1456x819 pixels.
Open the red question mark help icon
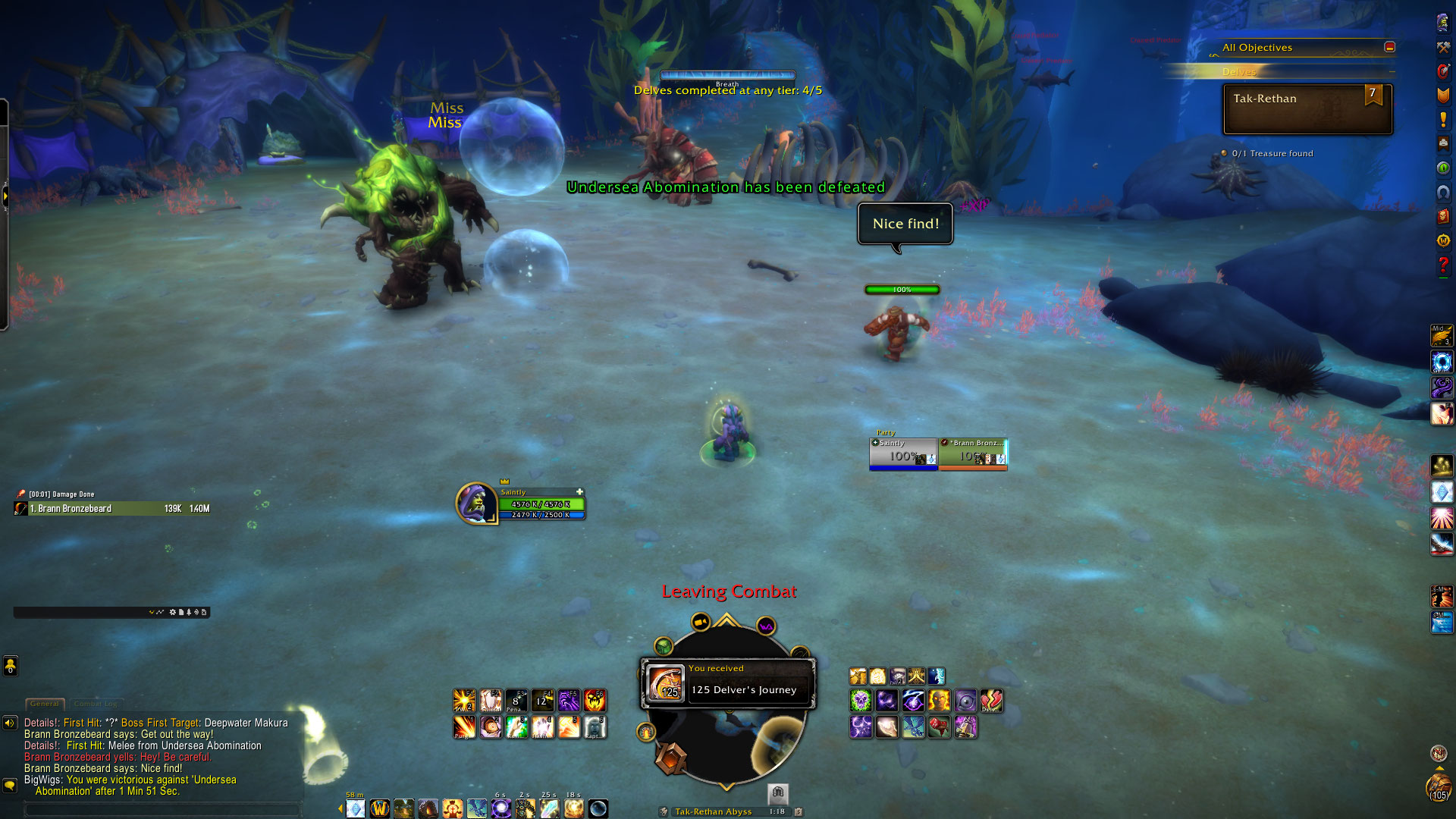click(x=1442, y=265)
